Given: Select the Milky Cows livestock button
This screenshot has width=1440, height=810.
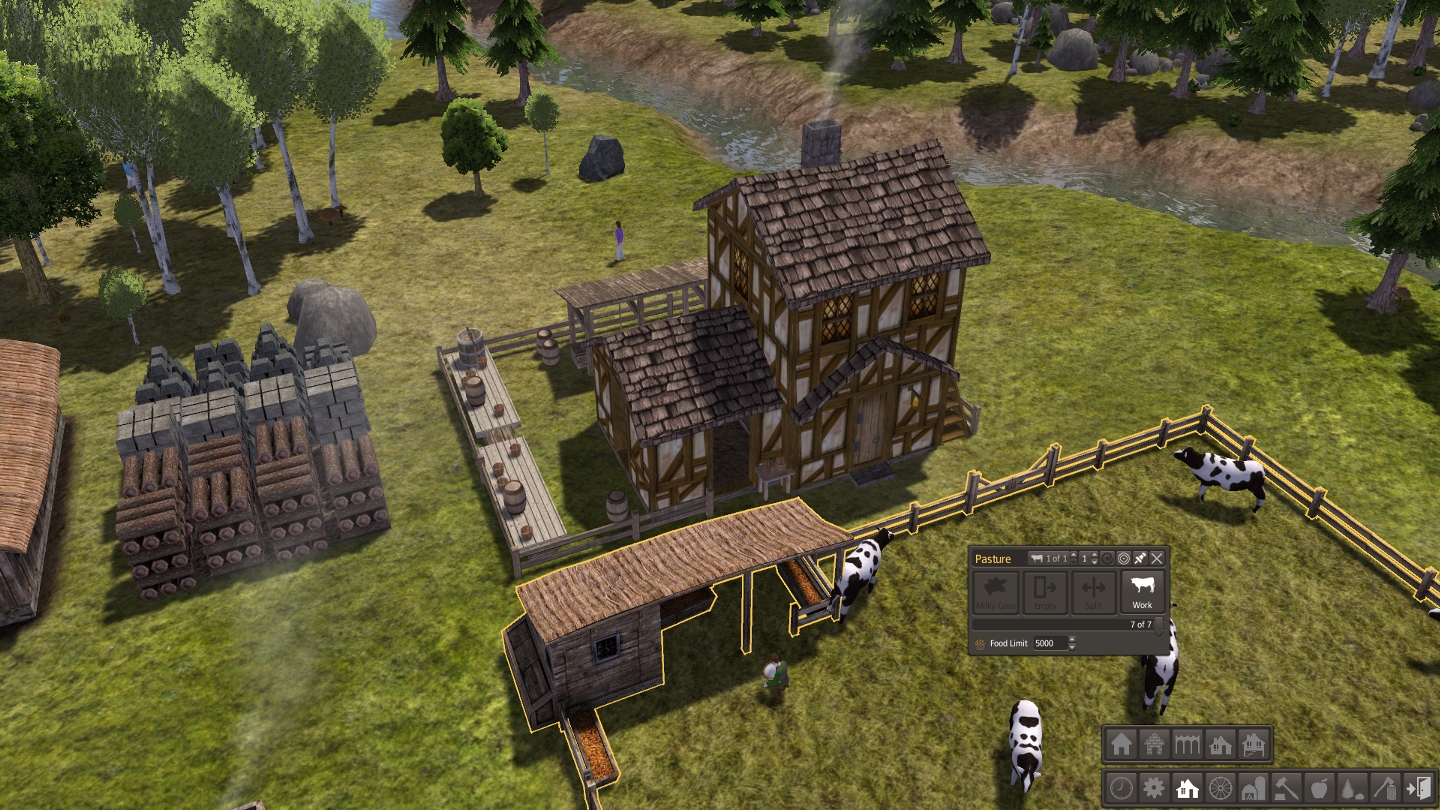Looking at the screenshot, I should click(995, 592).
